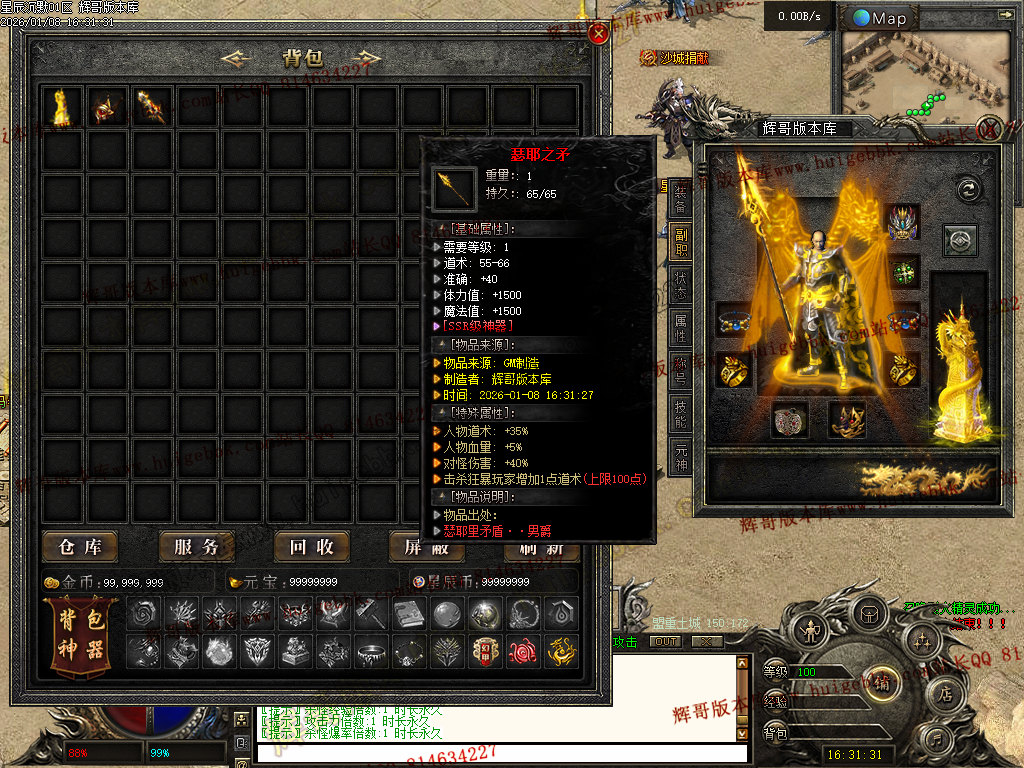Select the golden statue item in the backpack
1024x768 pixels.
[x=62, y=107]
